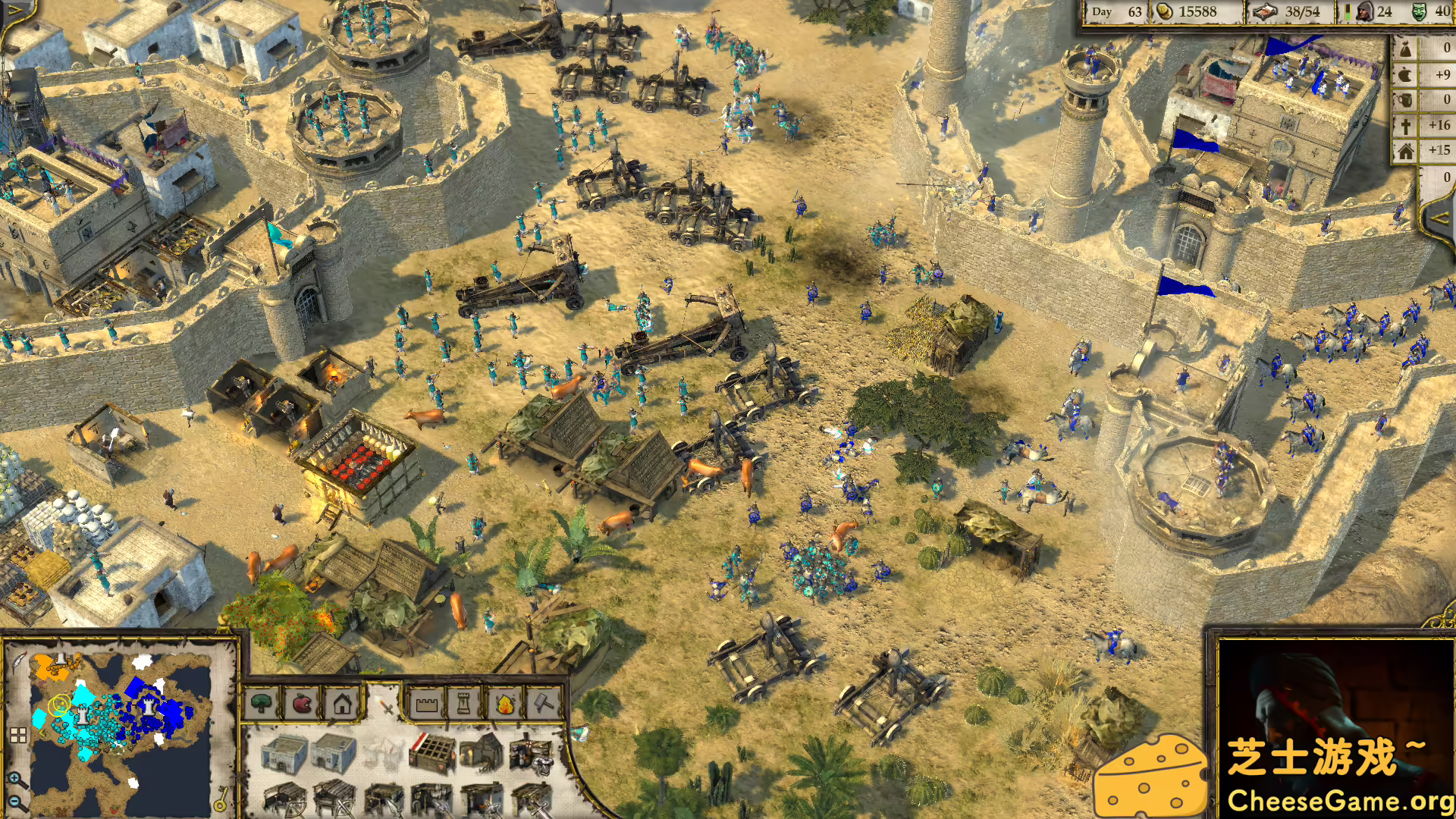
Task: Select the landscape tree category icon
Action: (260, 704)
